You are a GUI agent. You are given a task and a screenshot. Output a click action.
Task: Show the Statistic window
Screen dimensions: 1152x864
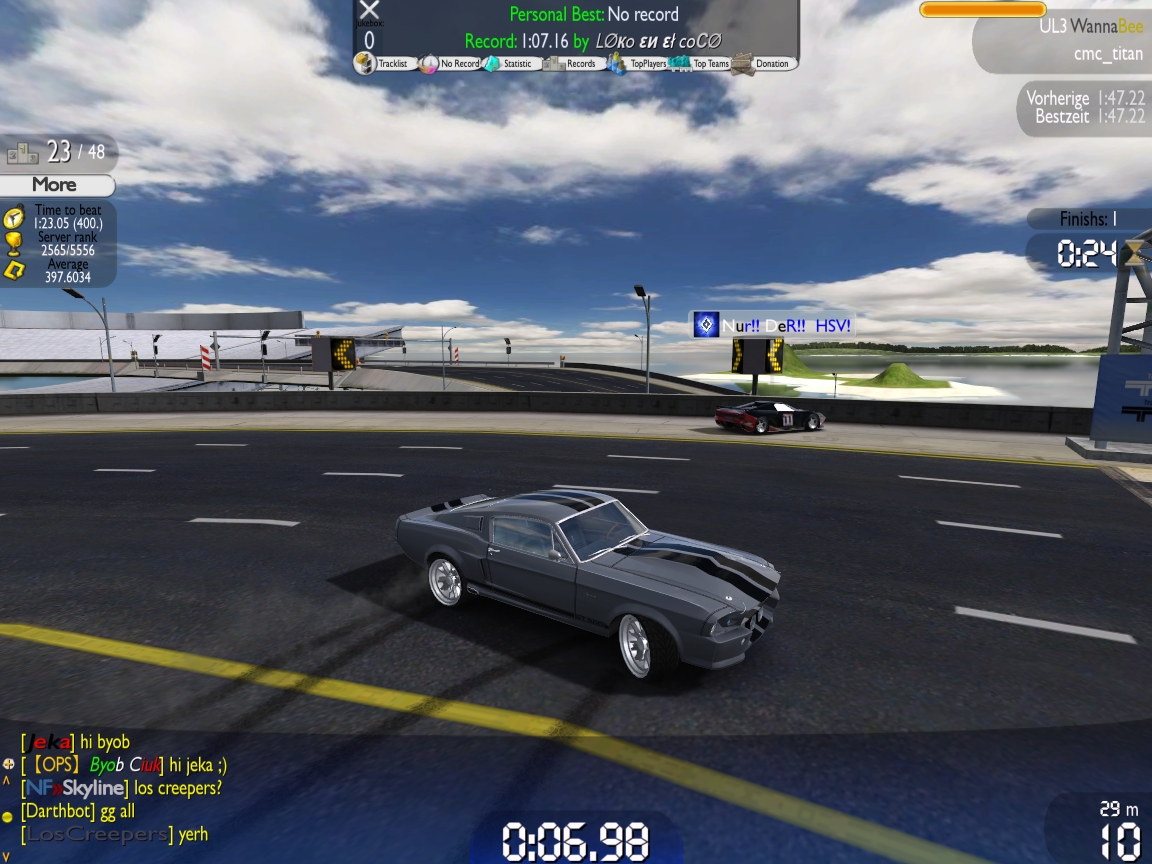point(509,64)
